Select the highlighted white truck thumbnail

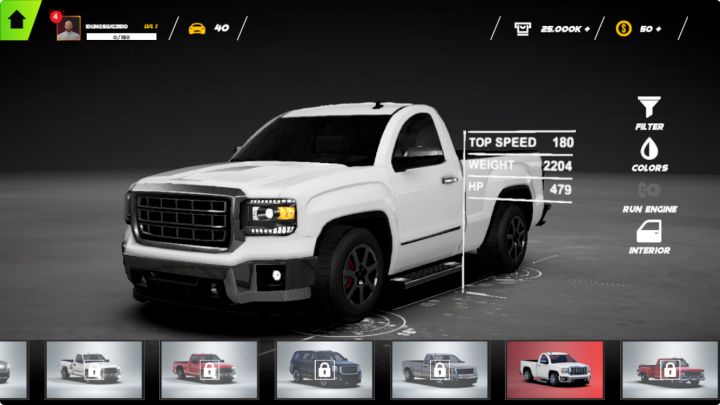[555, 369]
